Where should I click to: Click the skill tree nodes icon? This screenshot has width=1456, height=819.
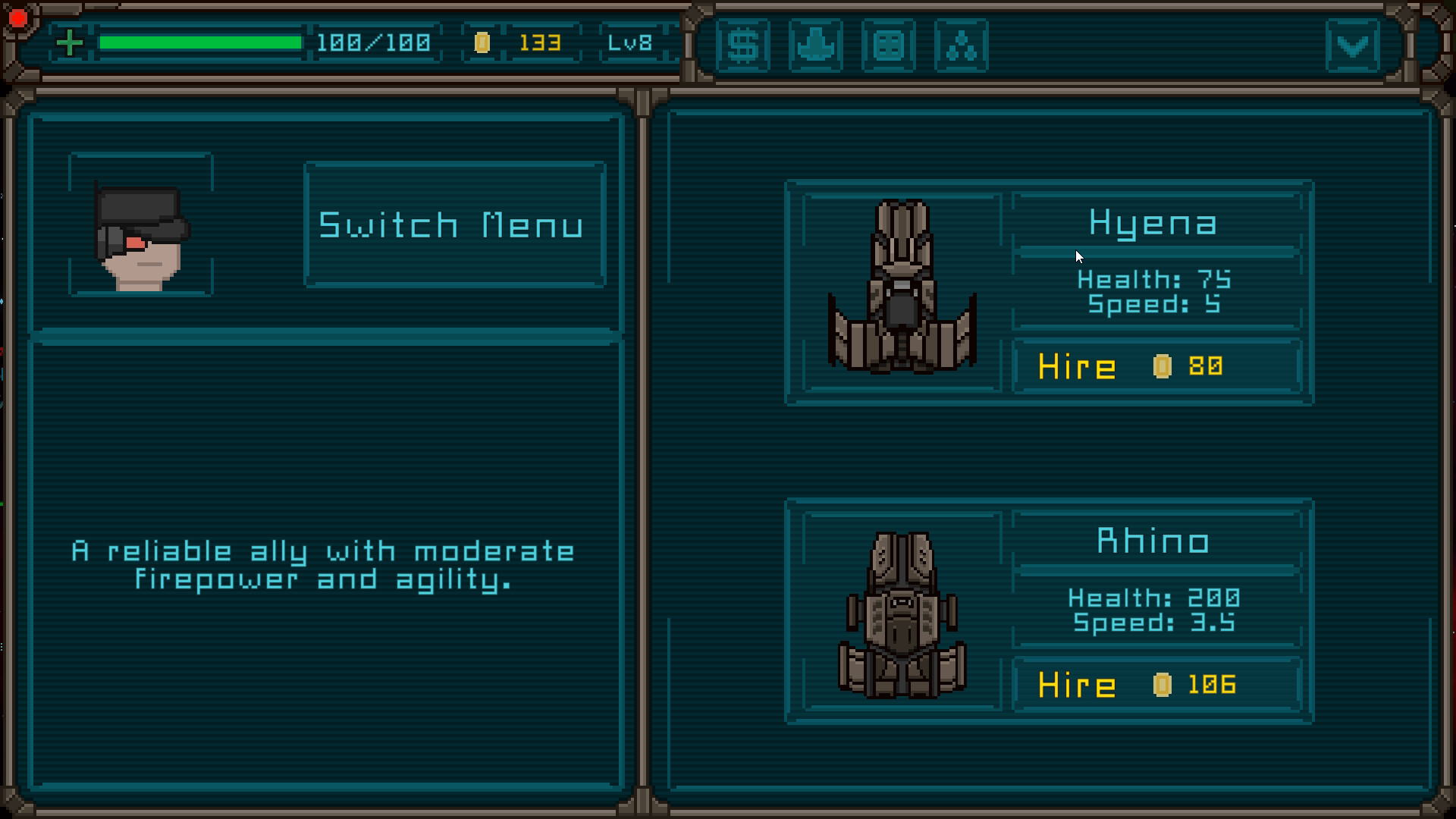(962, 46)
